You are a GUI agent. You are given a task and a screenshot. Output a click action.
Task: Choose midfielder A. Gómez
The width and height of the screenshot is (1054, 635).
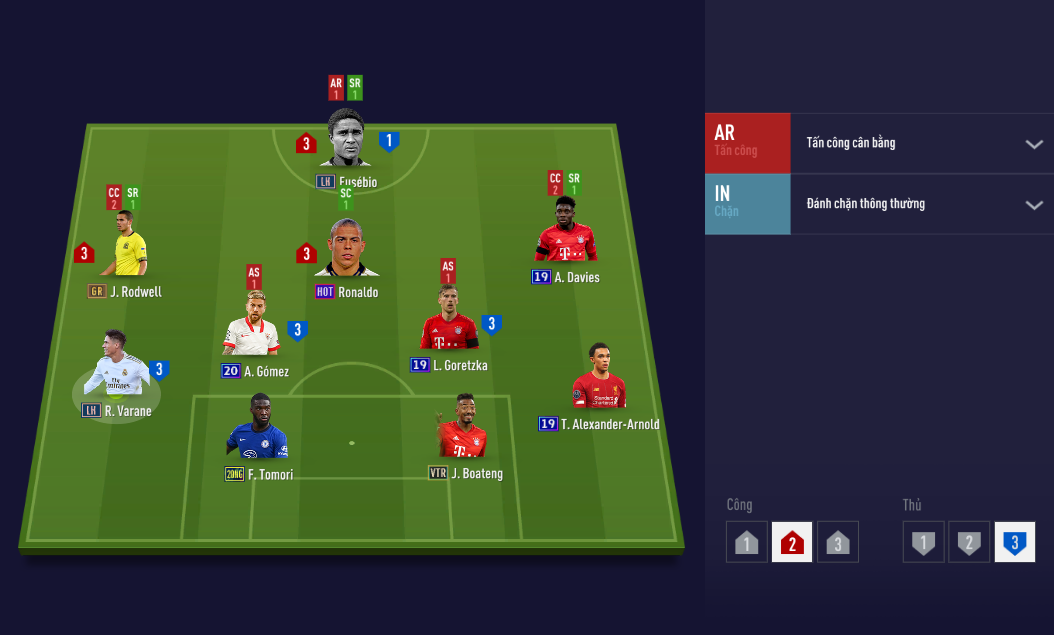(x=251, y=326)
